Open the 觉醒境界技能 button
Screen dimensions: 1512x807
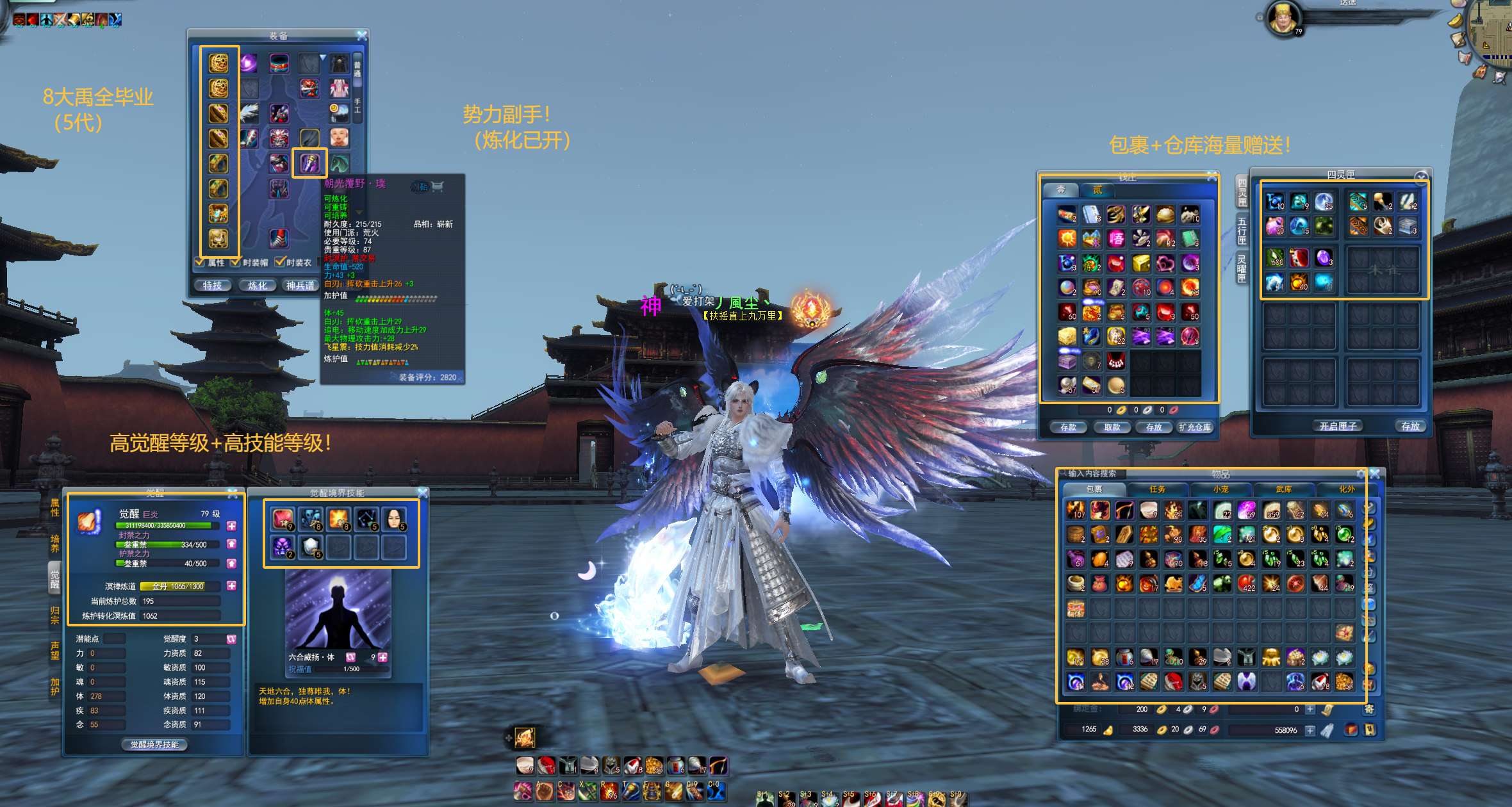click(x=154, y=745)
